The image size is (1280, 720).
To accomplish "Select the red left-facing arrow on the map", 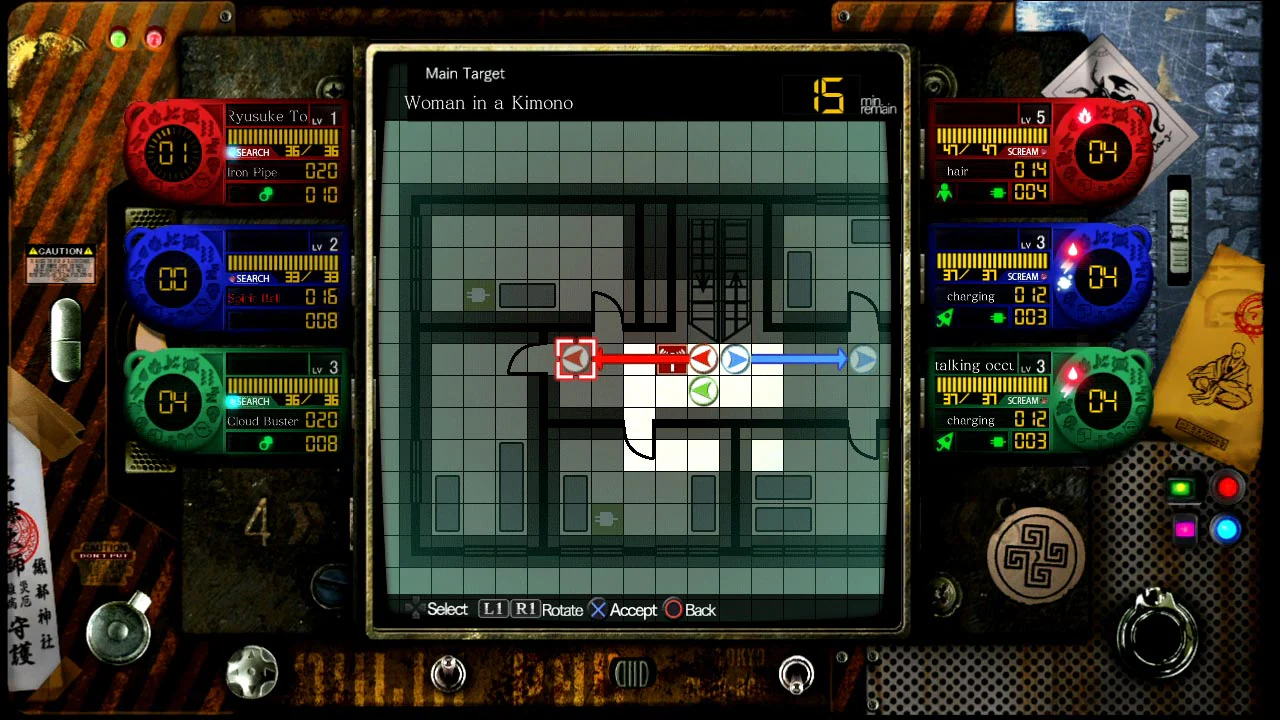I will 703,358.
